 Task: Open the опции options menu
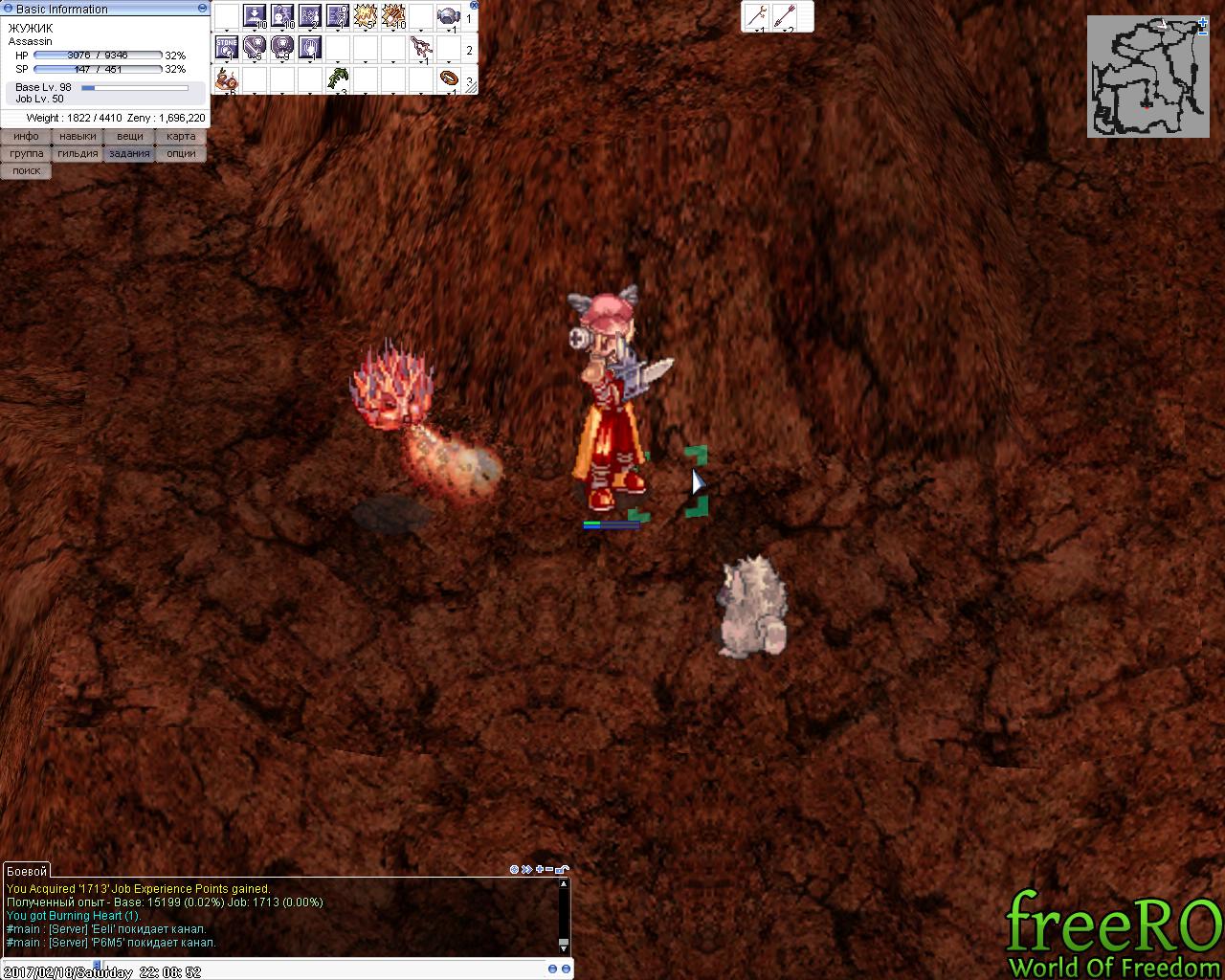(x=181, y=154)
